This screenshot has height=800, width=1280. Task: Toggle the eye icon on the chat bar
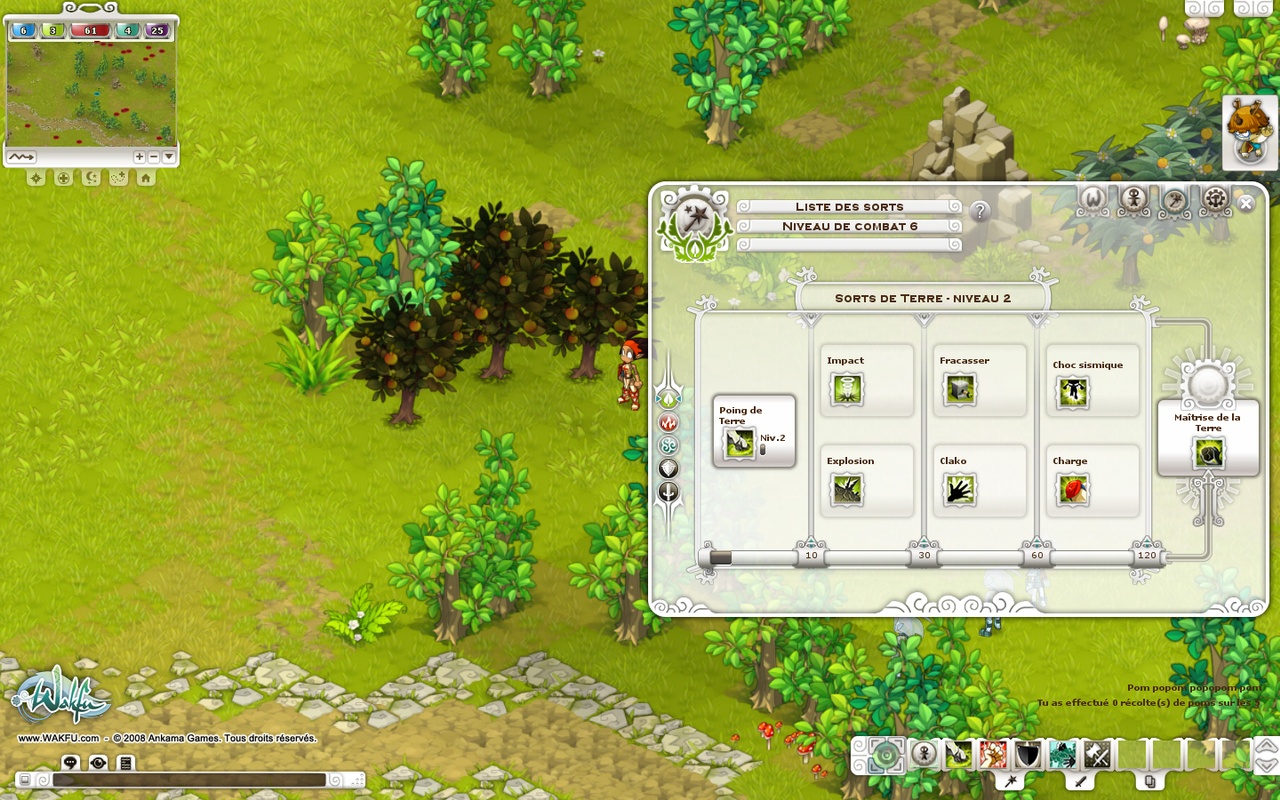coord(96,763)
